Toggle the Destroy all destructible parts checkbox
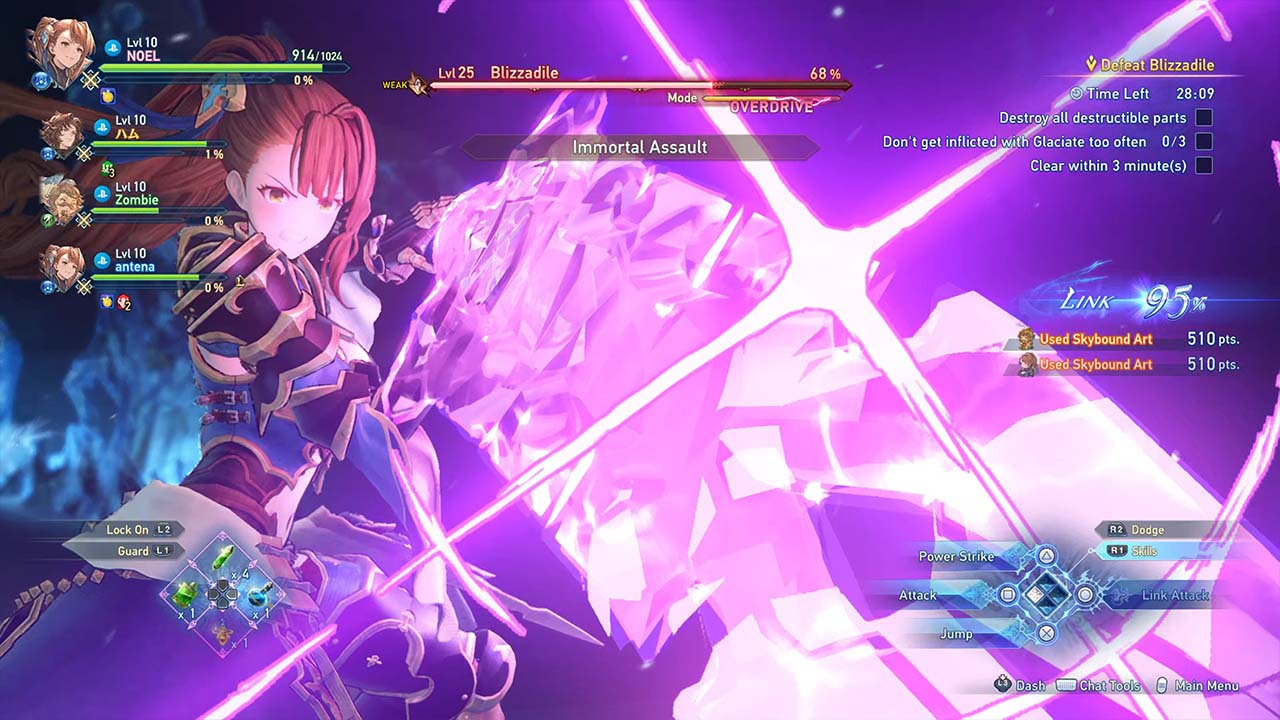Screen dimensions: 1280x720 (x=1204, y=118)
